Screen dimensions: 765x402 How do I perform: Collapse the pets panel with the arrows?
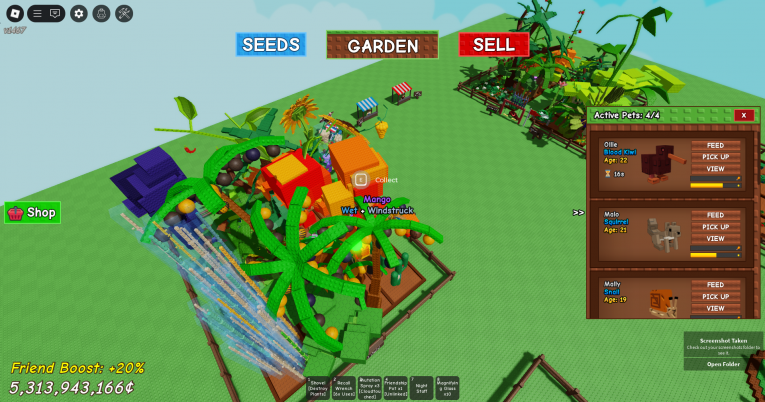578,212
